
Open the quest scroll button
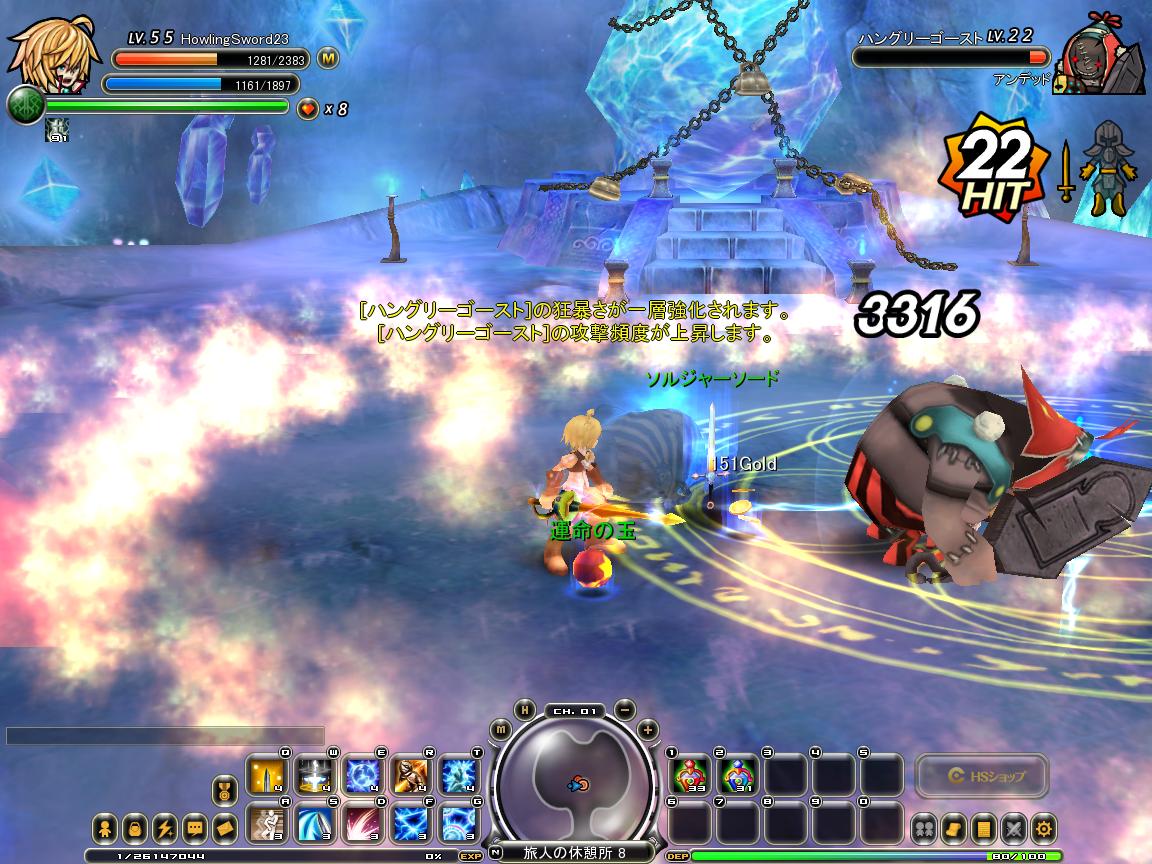[954, 828]
